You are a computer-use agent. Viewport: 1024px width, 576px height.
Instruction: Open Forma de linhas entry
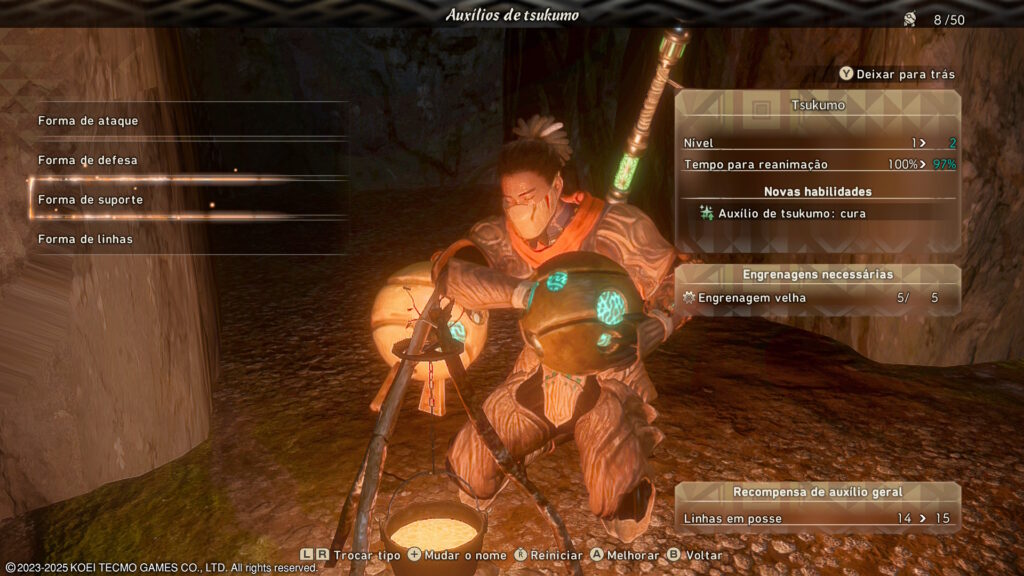click(x=86, y=239)
